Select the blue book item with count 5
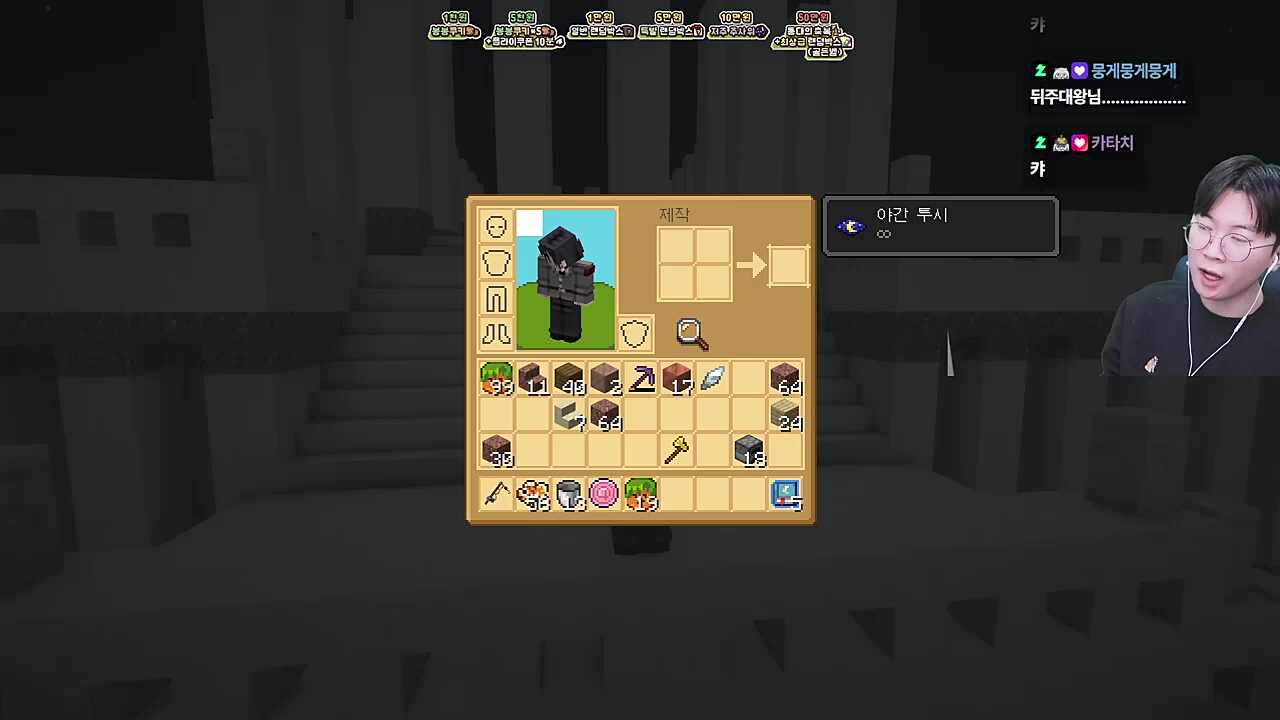 click(786, 494)
